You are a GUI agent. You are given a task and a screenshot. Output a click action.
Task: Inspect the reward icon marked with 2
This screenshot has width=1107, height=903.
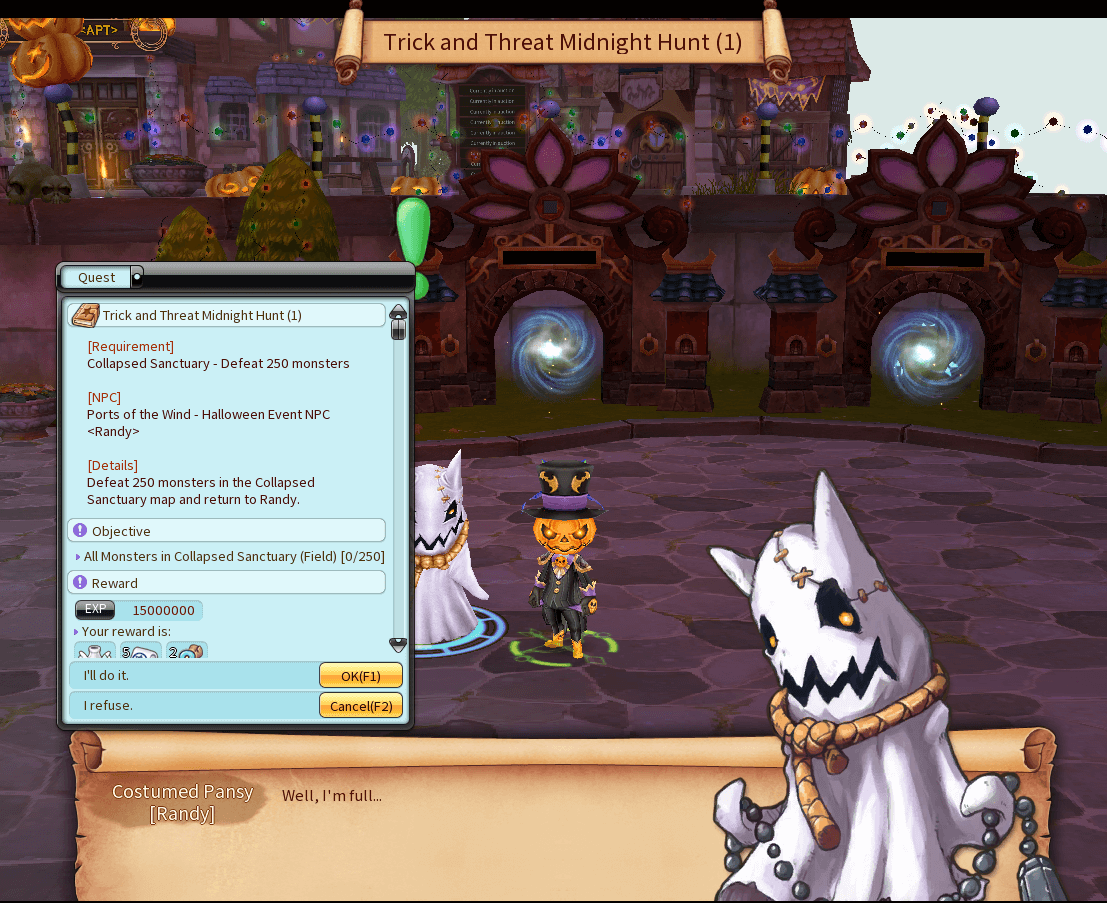186,652
